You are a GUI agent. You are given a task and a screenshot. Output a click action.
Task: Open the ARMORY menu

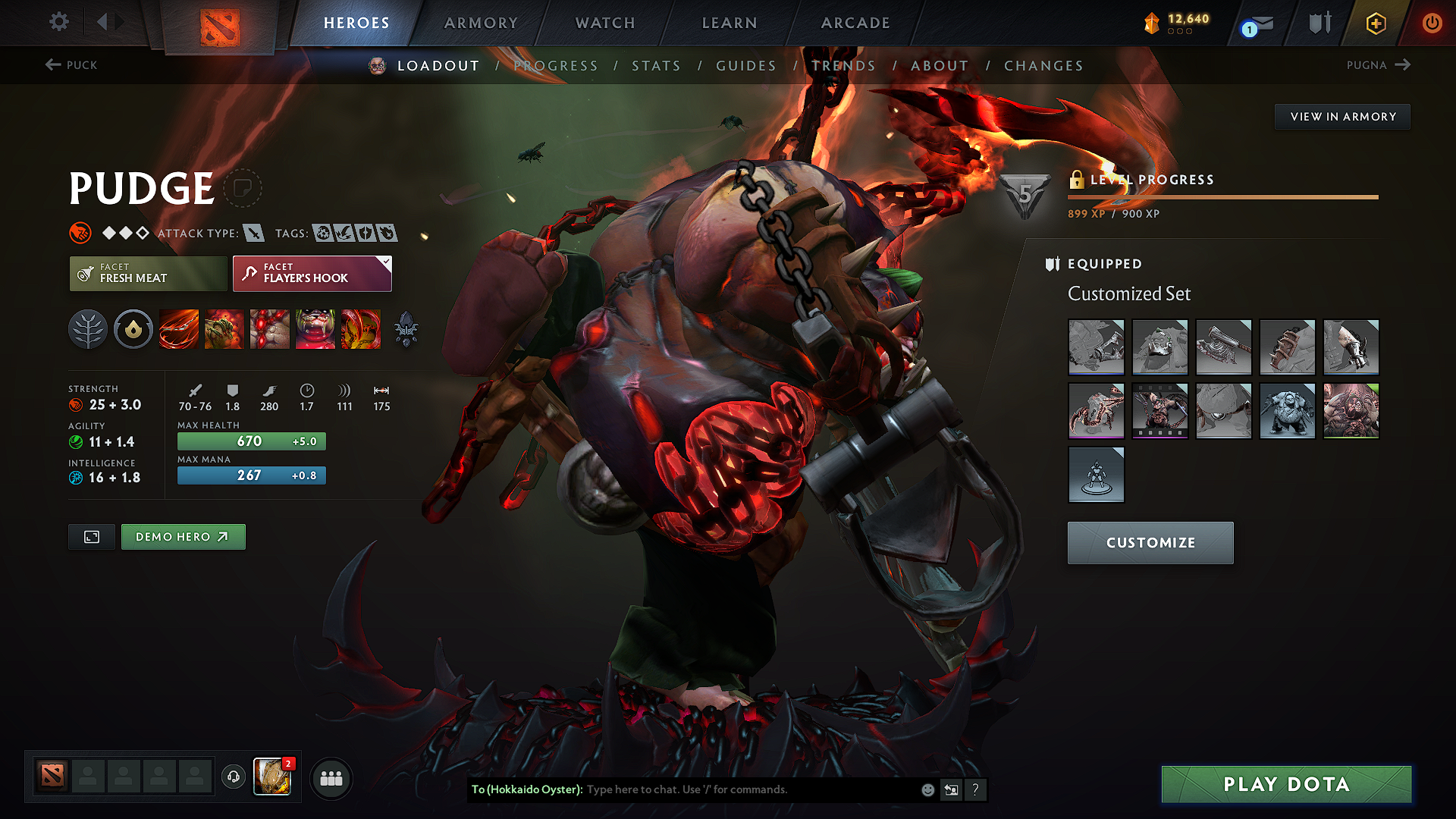(x=480, y=23)
